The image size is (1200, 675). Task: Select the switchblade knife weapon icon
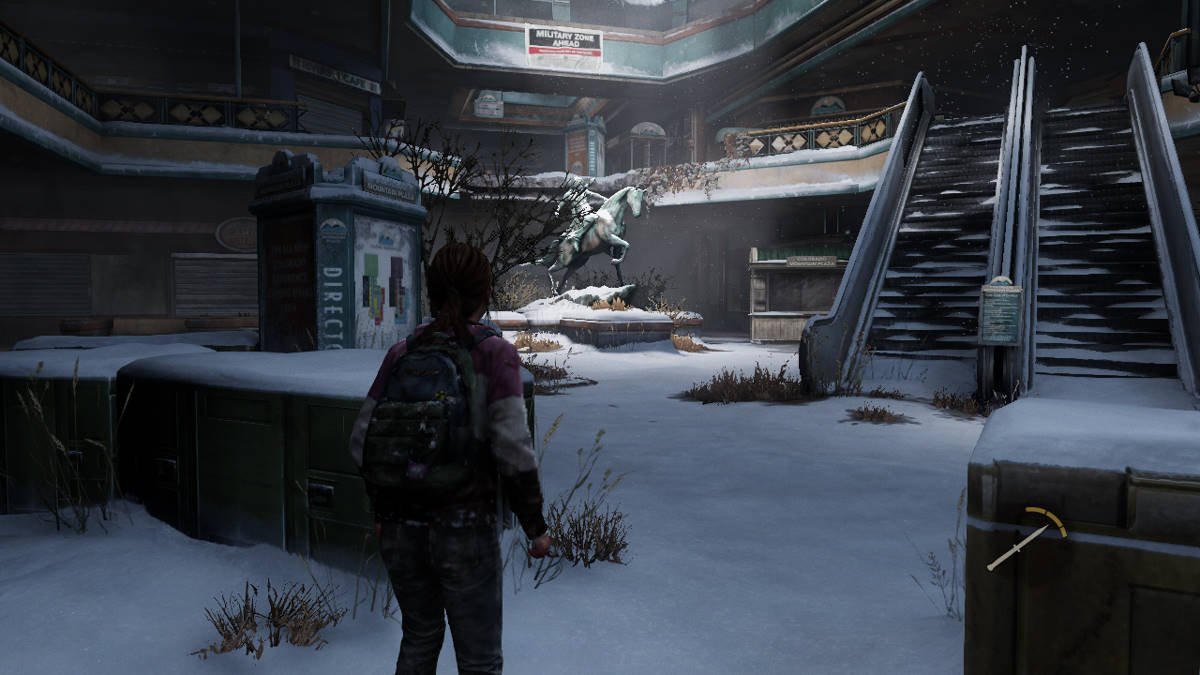(x=1018, y=547)
